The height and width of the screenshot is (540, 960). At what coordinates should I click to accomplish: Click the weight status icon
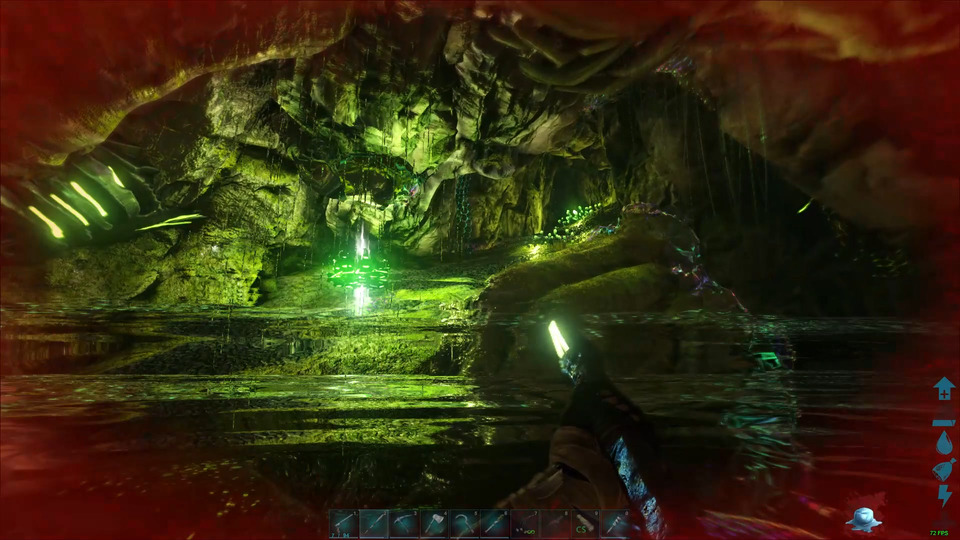click(x=944, y=420)
